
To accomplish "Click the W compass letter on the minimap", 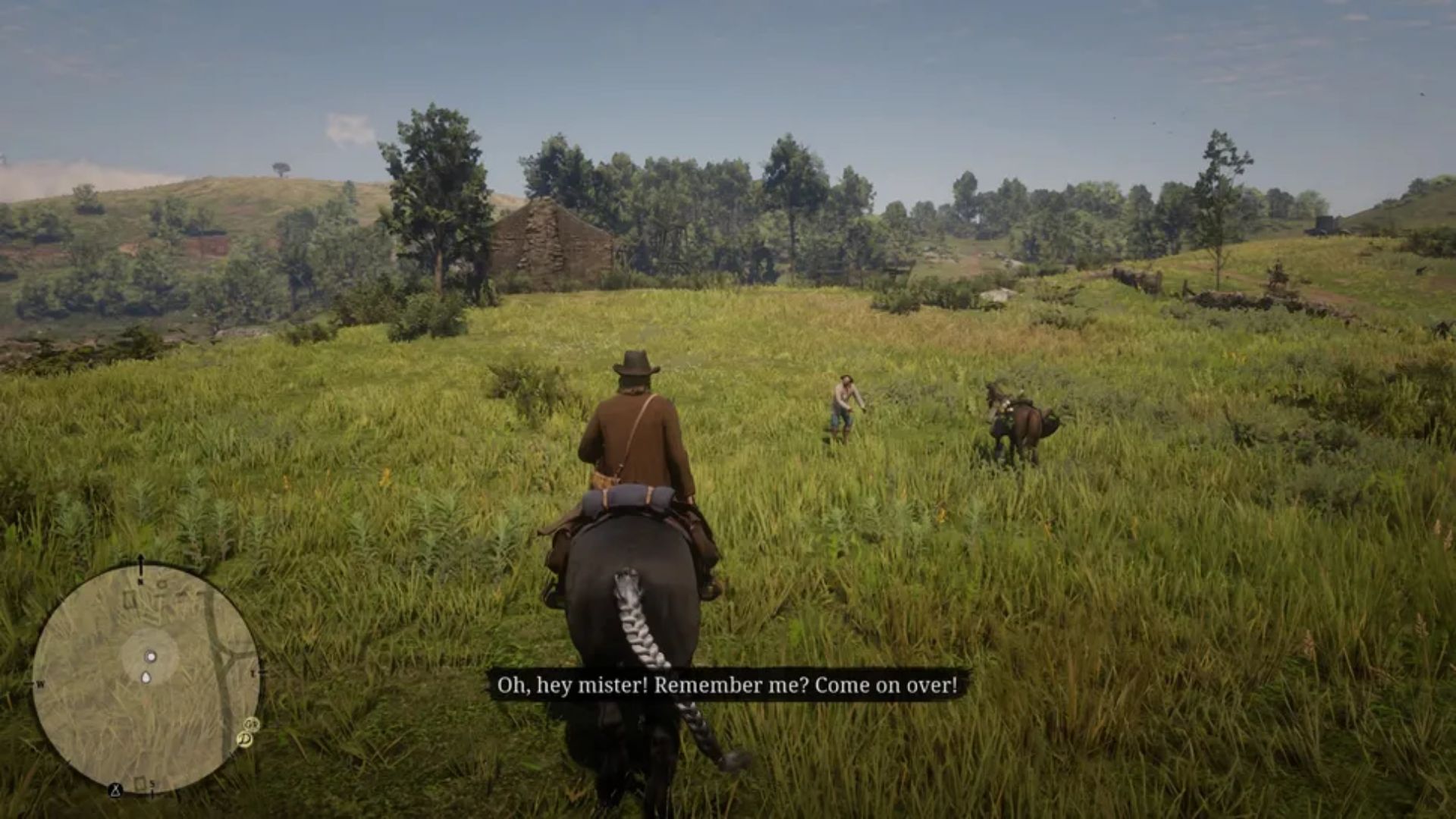I will tap(40, 684).
